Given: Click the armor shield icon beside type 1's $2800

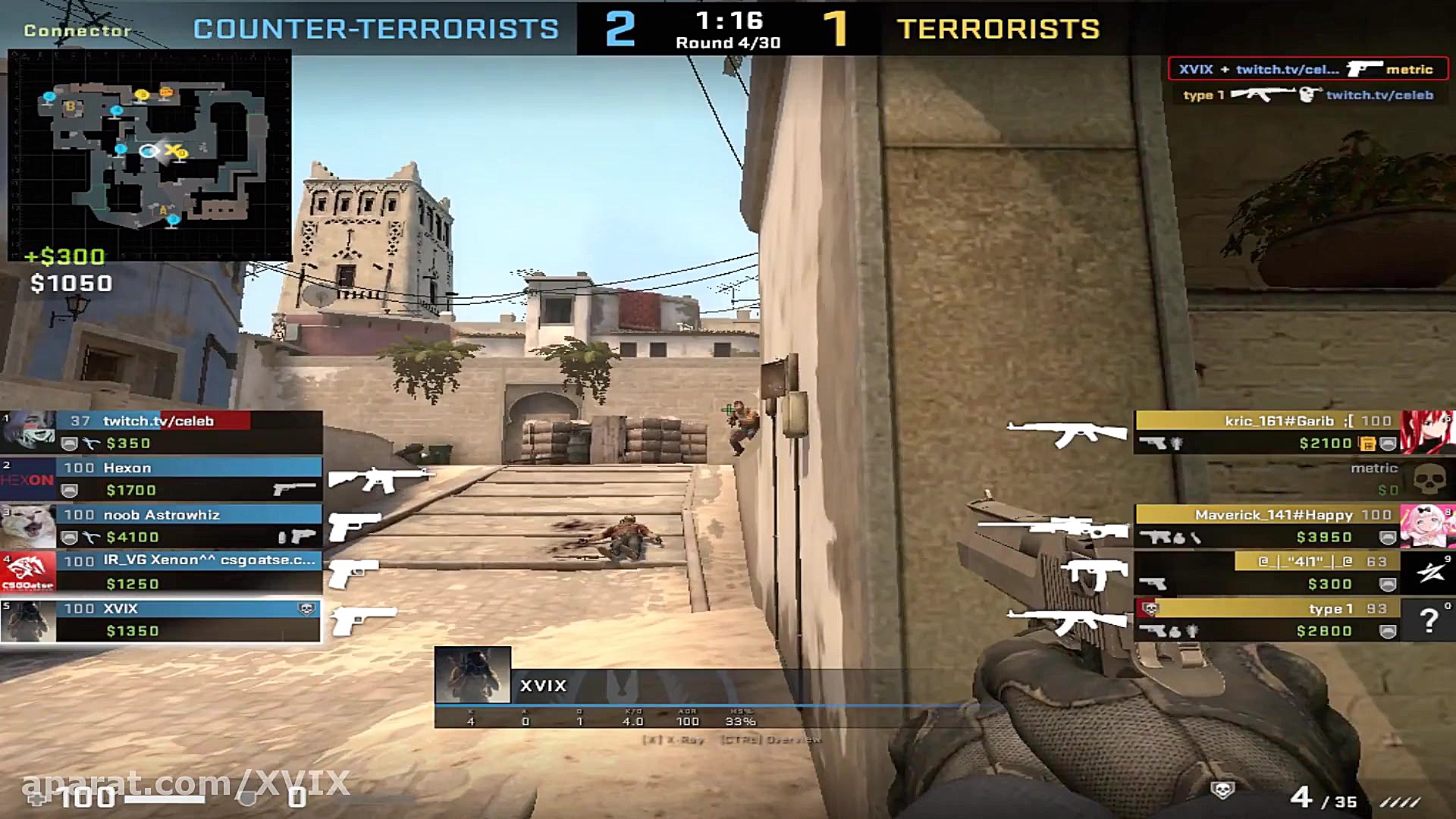Looking at the screenshot, I should [x=1387, y=630].
